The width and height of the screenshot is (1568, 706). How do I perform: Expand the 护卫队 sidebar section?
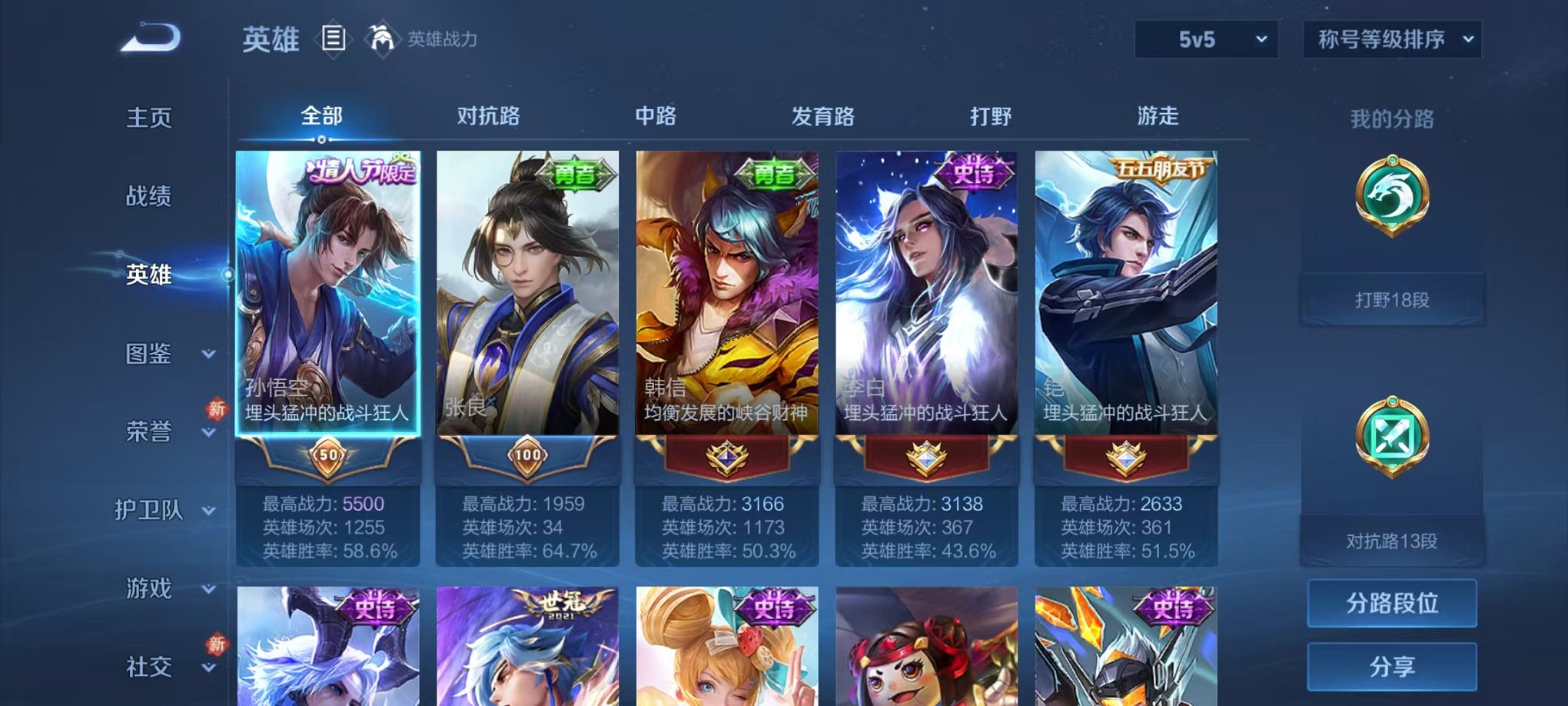pyautogui.click(x=151, y=511)
